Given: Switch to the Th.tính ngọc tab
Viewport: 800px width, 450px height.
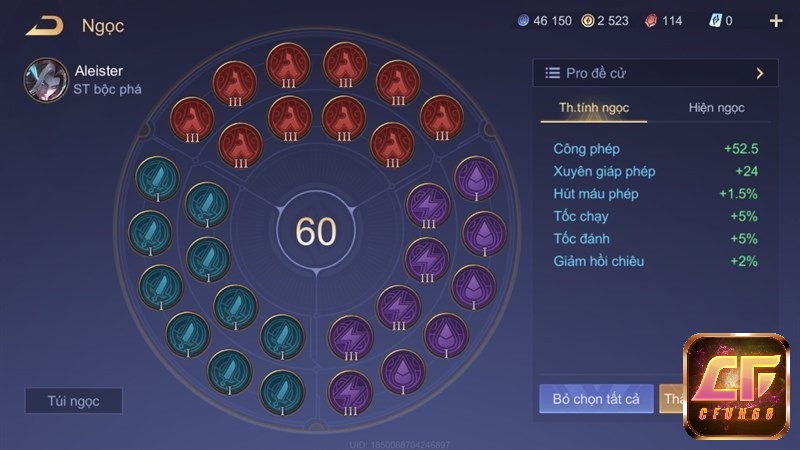Looking at the screenshot, I should (594, 108).
